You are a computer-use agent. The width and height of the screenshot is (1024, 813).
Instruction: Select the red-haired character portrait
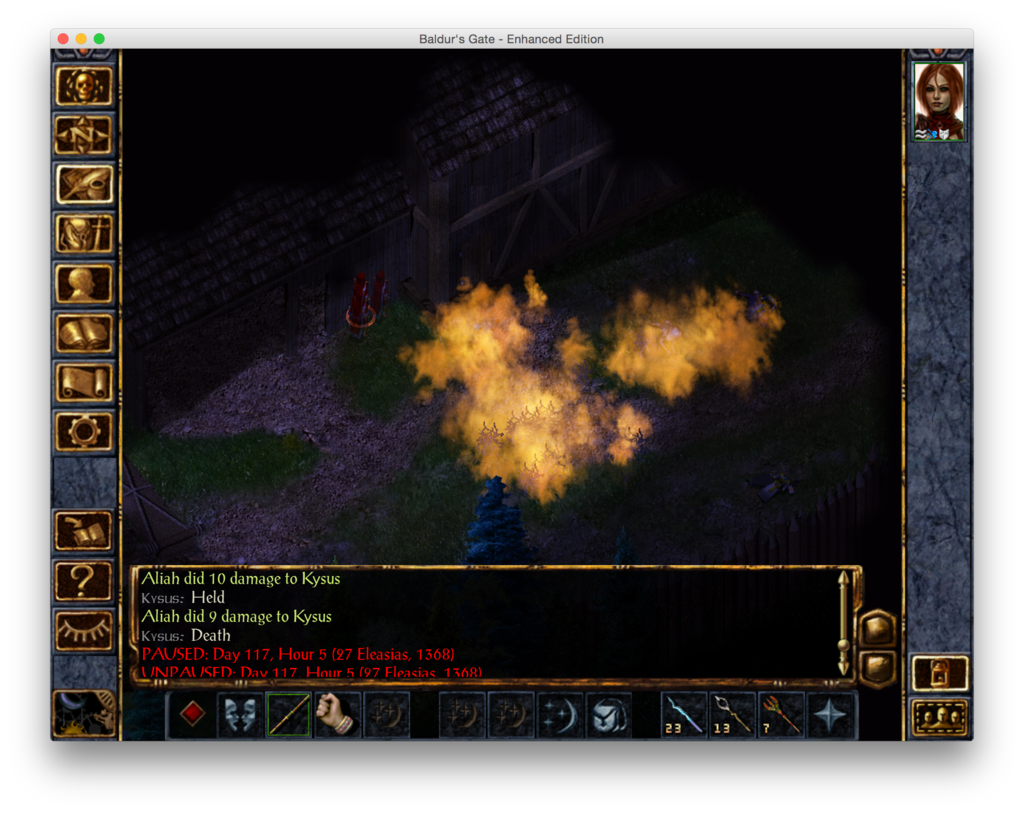click(939, 101)
